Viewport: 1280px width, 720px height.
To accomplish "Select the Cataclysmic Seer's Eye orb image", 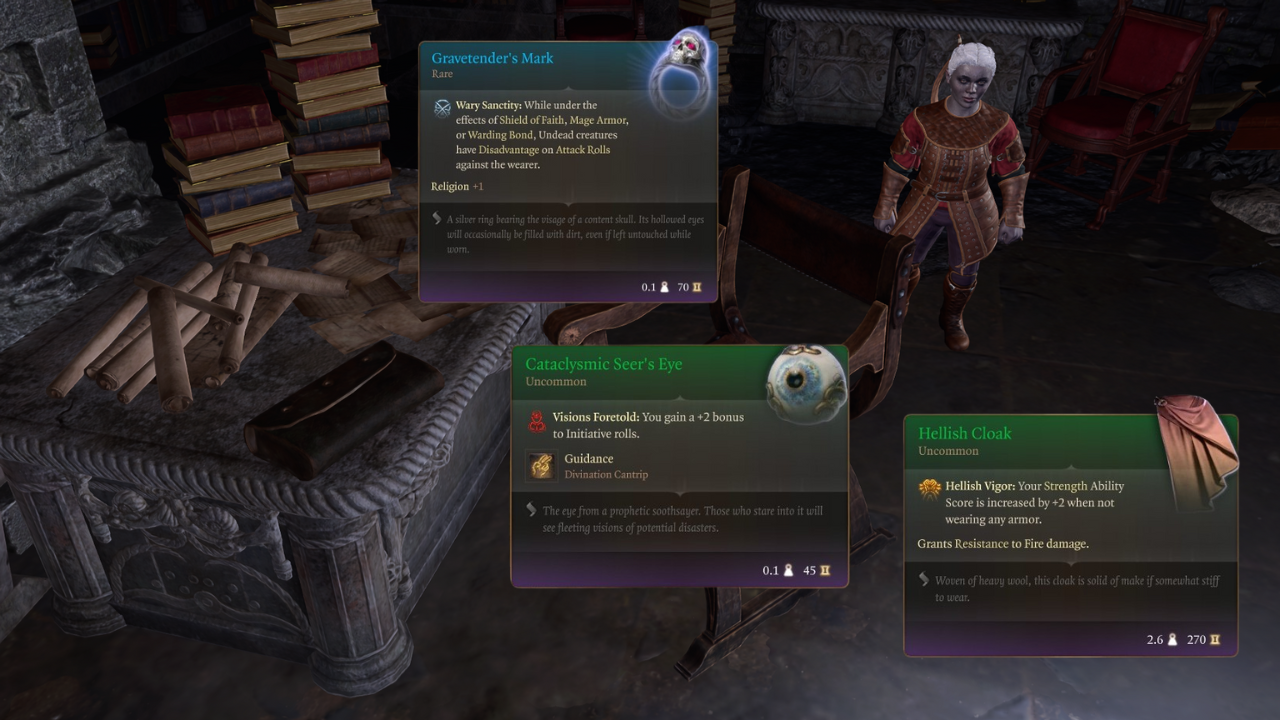I will [x=806, y=385].
